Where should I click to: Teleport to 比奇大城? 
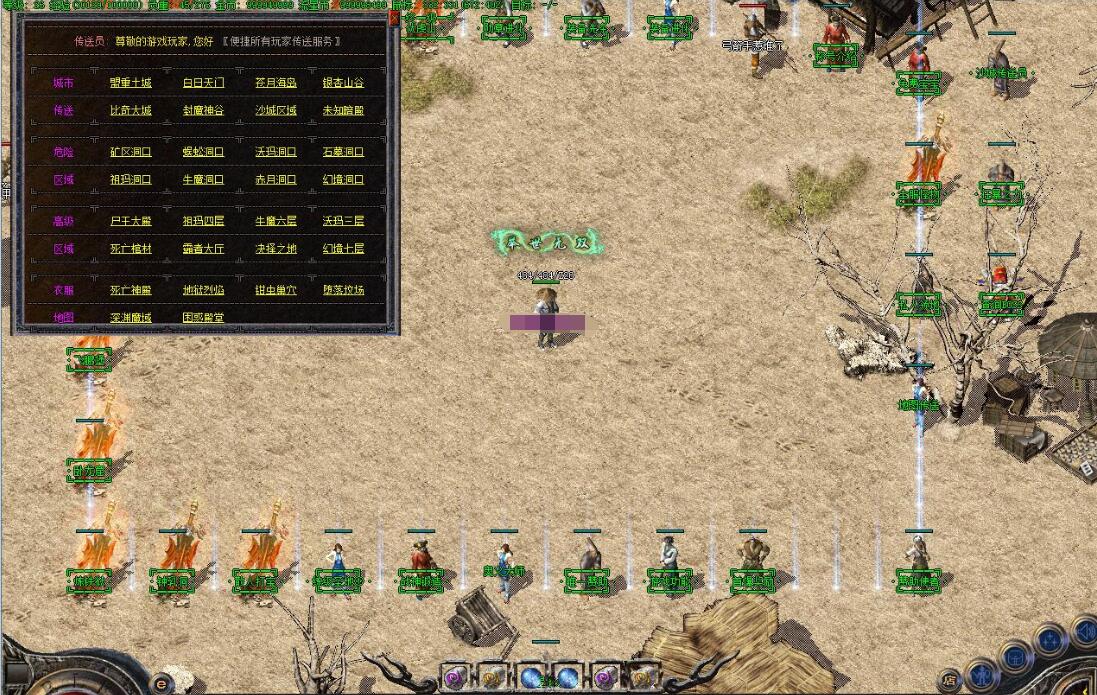click(130, 111)
